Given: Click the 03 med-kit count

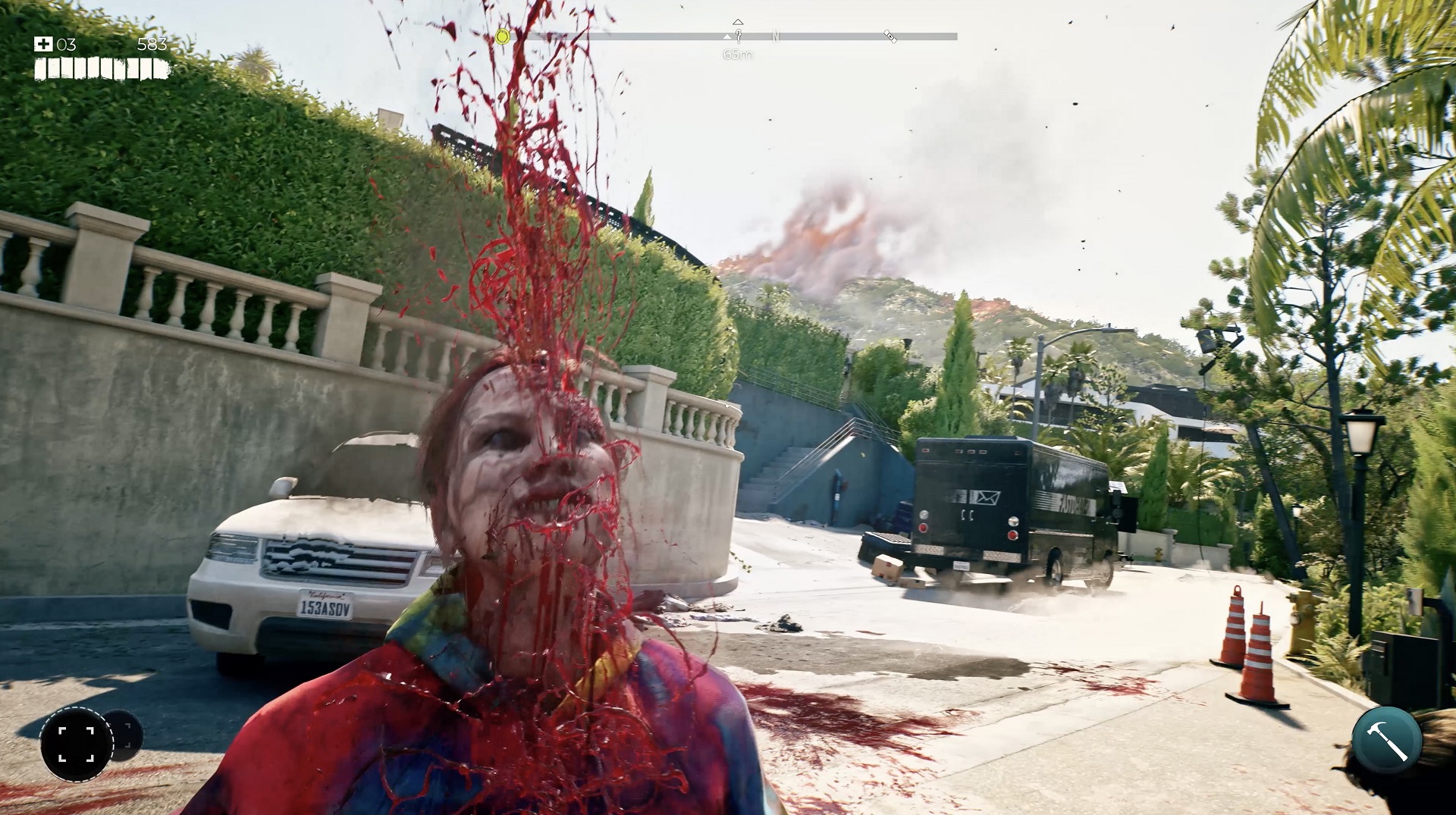Looking at the screenshot, I should (x=66, y=44).
